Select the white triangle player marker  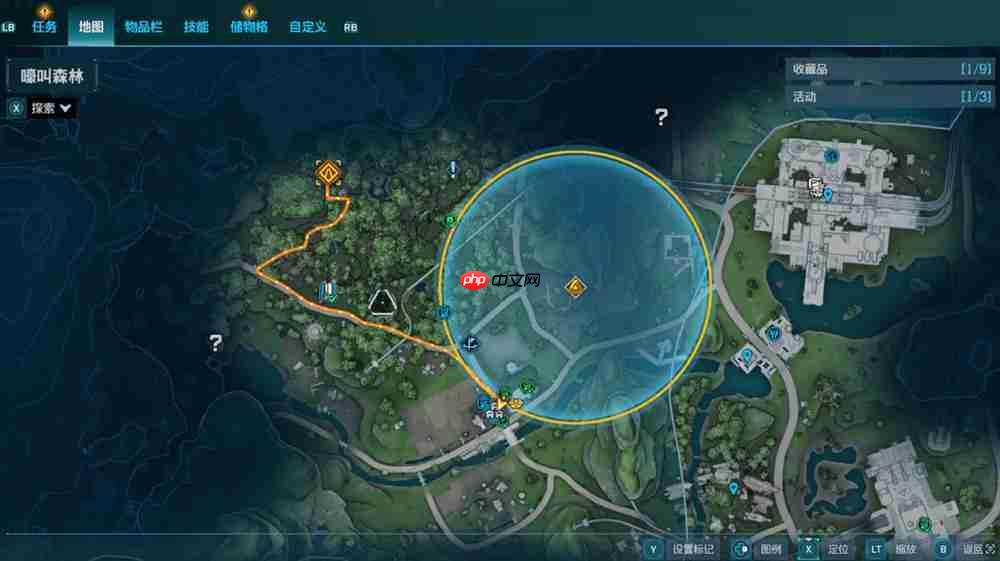point(380,301)
